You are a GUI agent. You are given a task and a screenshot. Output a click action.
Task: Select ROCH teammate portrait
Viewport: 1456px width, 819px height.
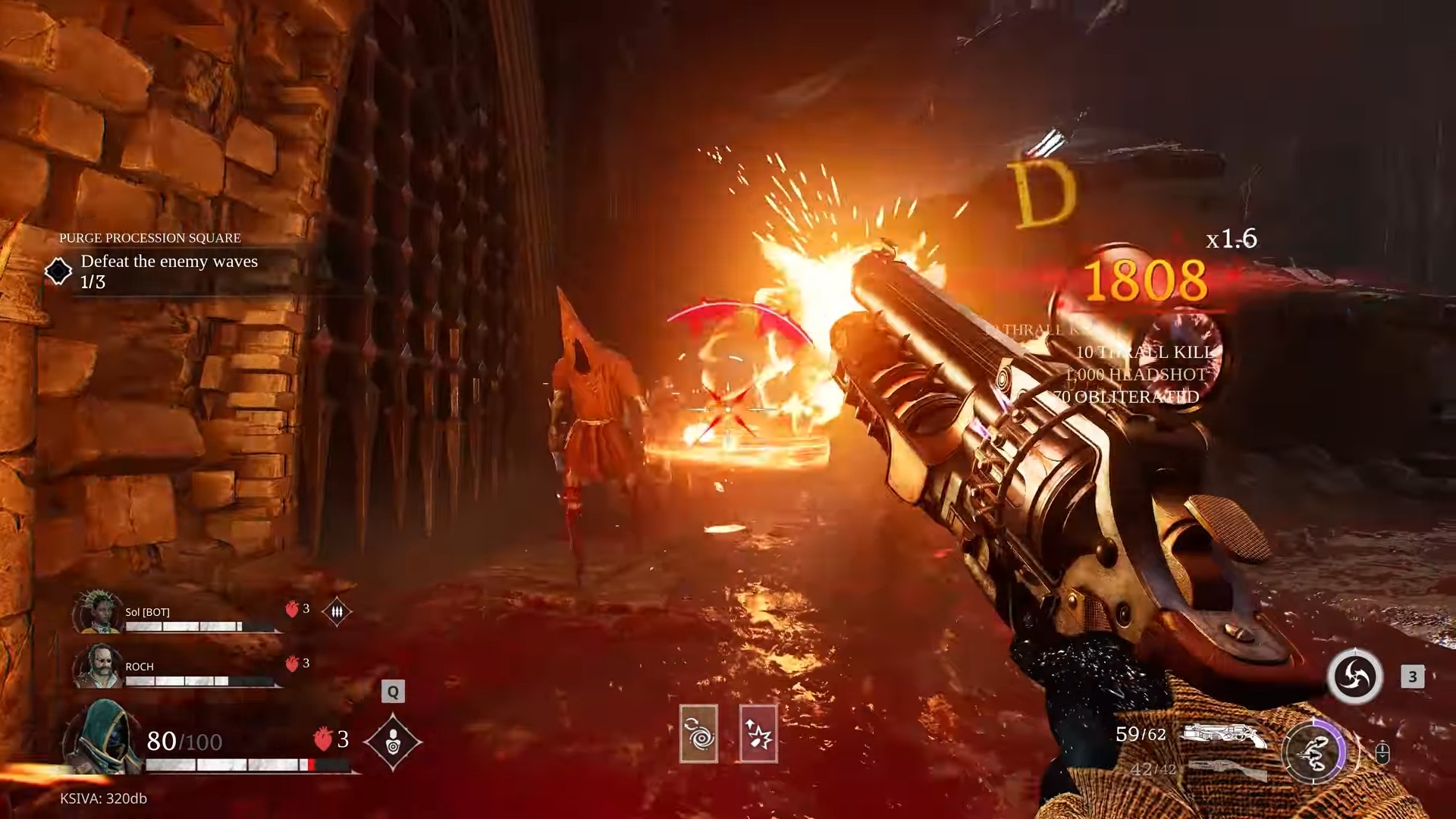(98, 667)
